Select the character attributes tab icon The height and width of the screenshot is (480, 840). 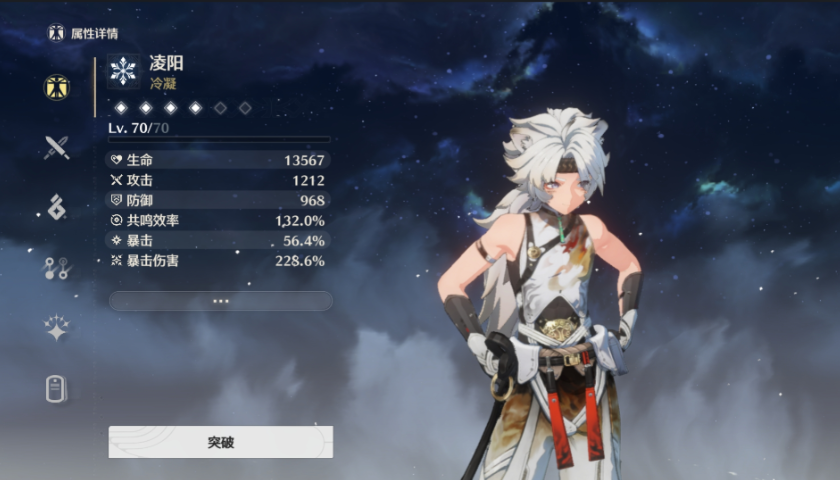56,87
